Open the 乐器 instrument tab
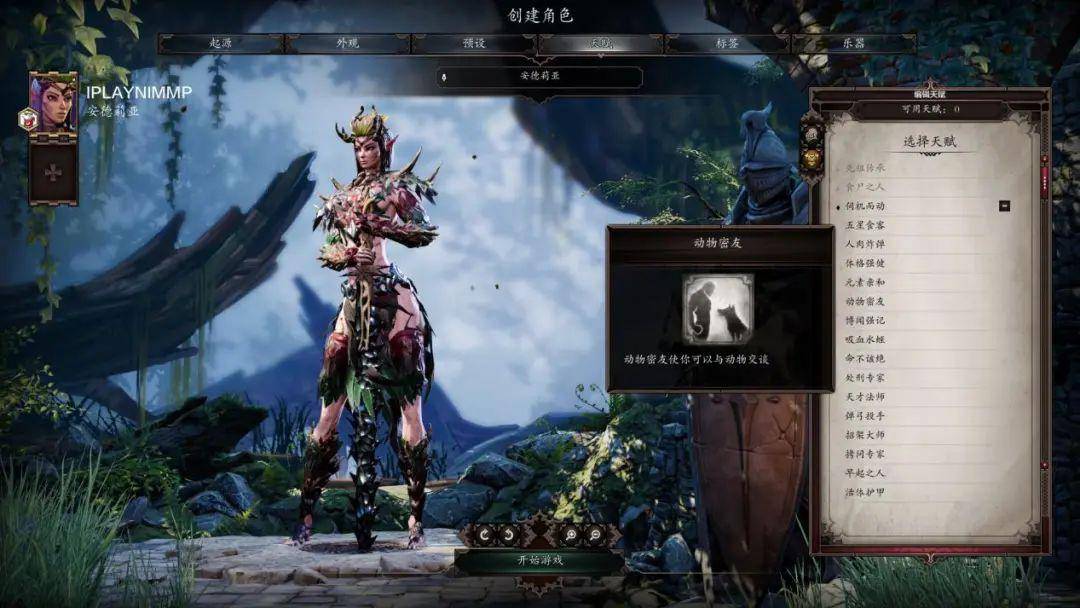 pyautogui.click(x=853, y=44)
